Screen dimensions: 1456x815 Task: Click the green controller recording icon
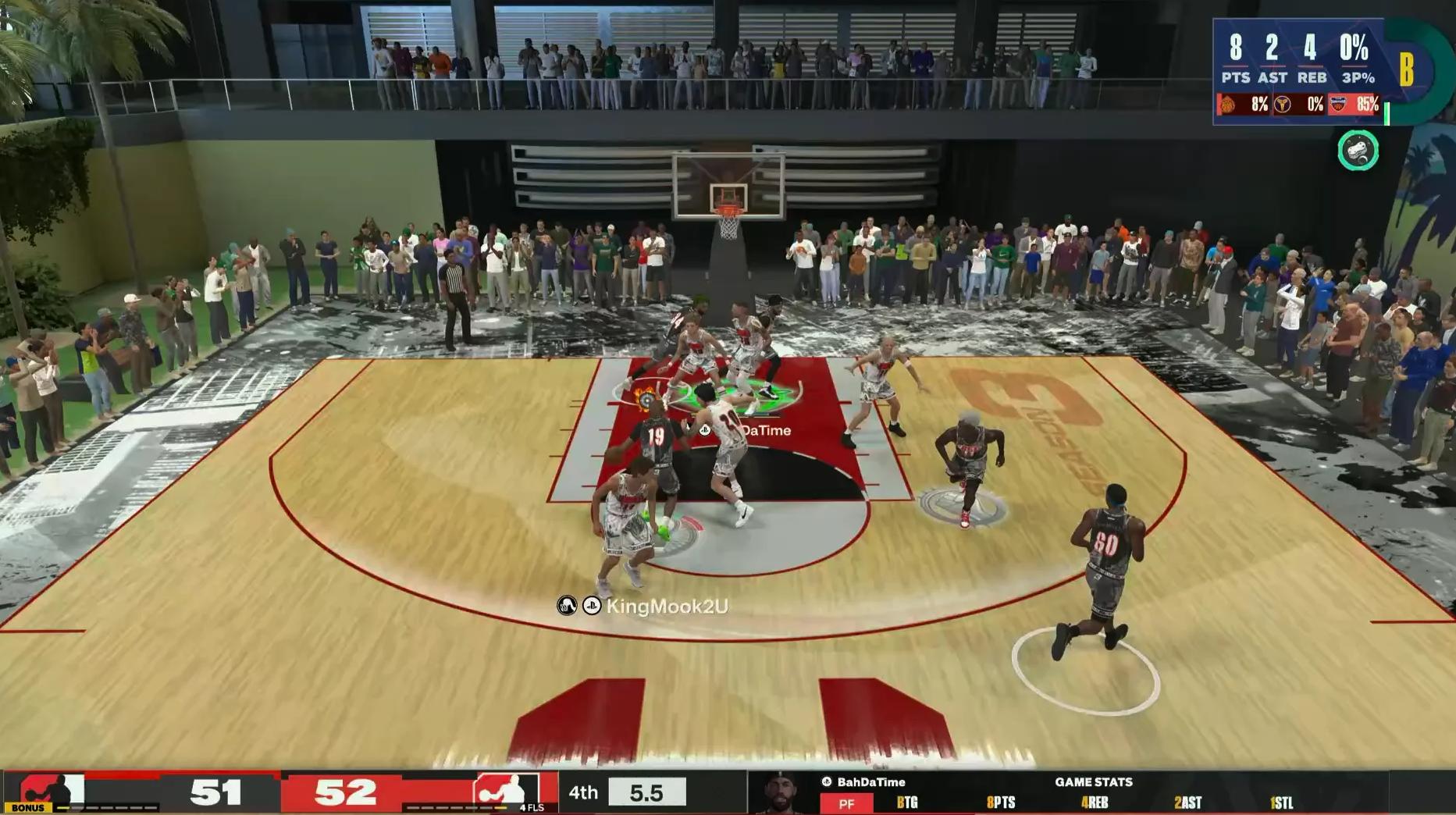(x=1358, y=150)
